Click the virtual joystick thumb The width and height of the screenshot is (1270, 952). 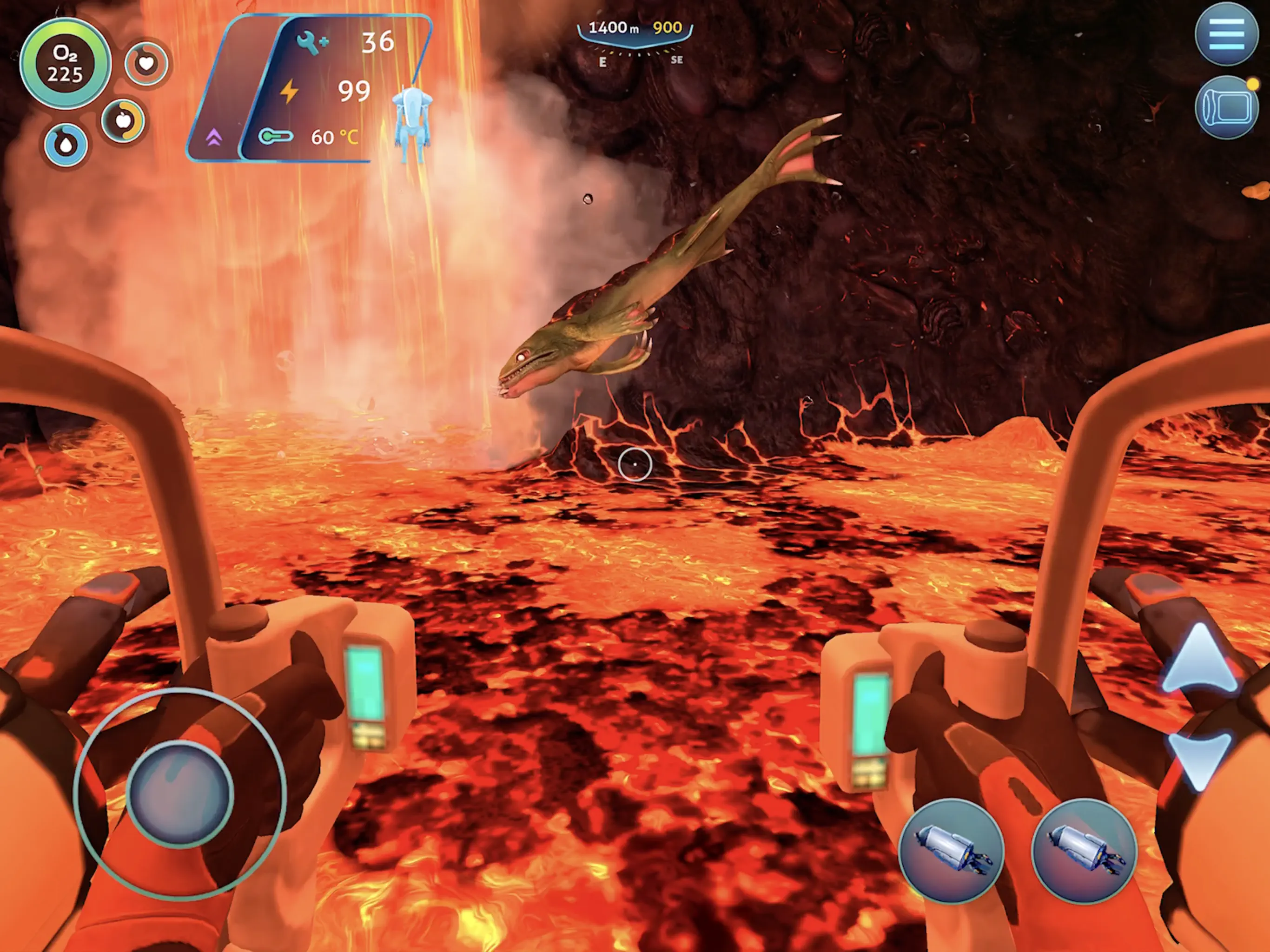coord(180,793)
